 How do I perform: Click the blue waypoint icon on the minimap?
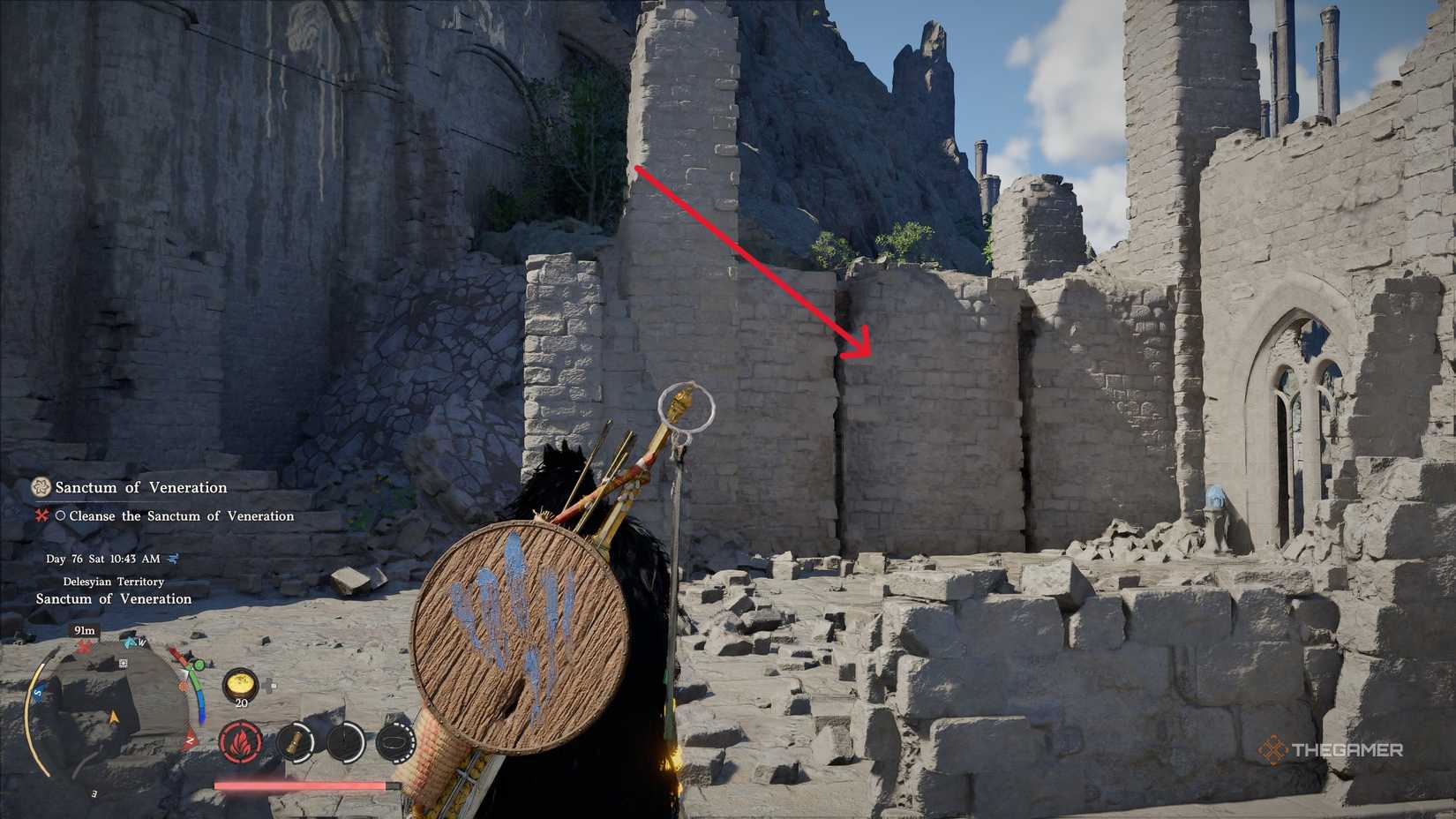pos(129,642)
